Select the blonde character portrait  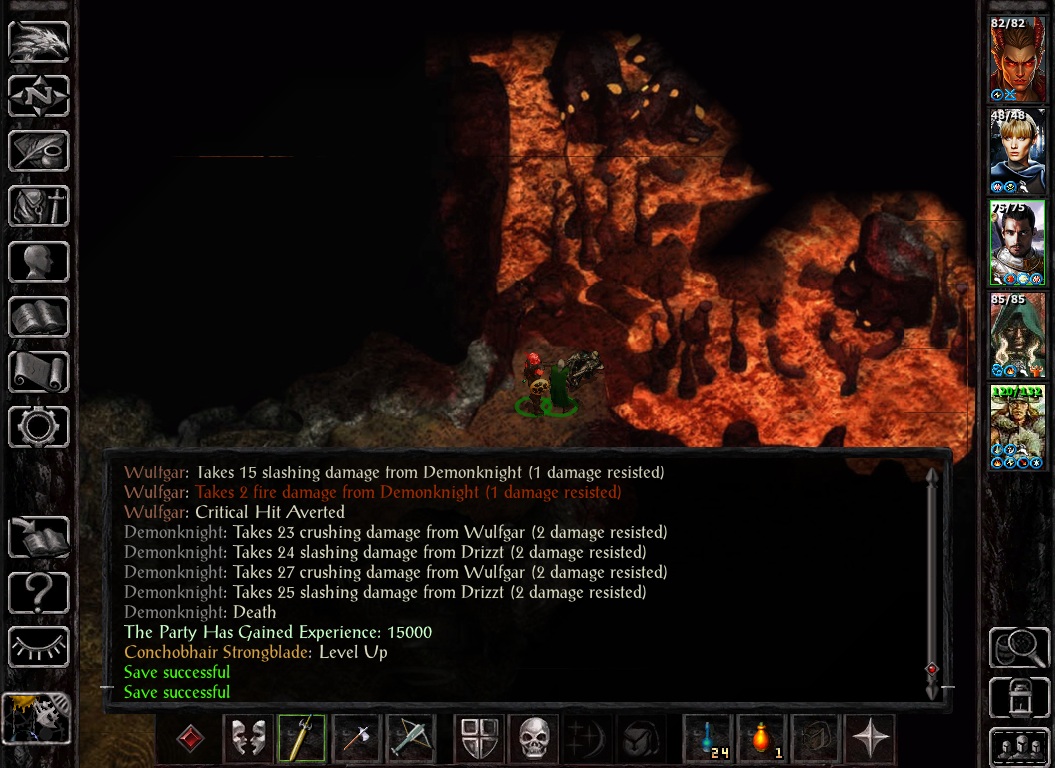[x=1018, y=151]
